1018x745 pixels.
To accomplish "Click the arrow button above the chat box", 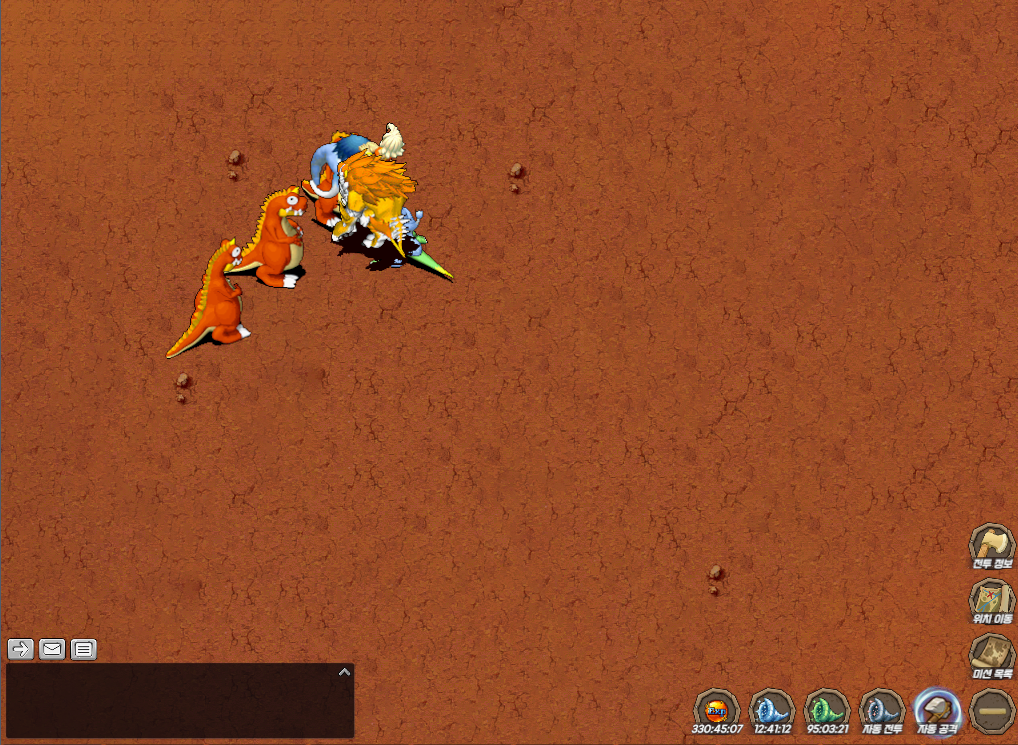I will point(20,649).
